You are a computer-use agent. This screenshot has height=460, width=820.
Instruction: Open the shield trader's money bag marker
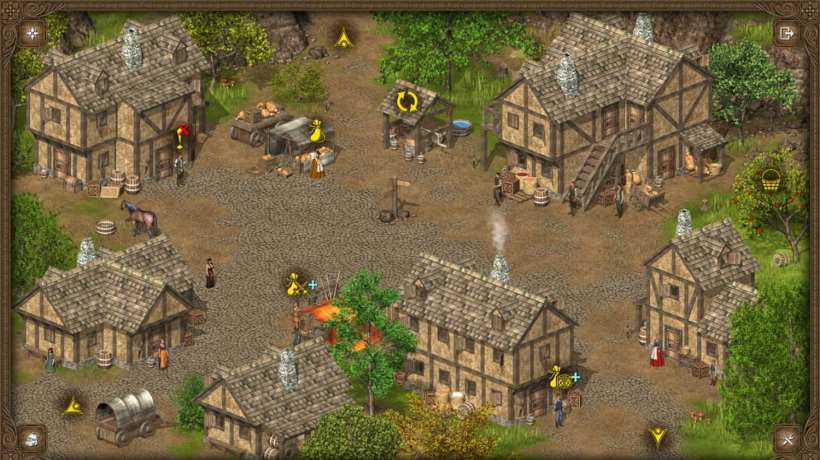tap(560, 379)
